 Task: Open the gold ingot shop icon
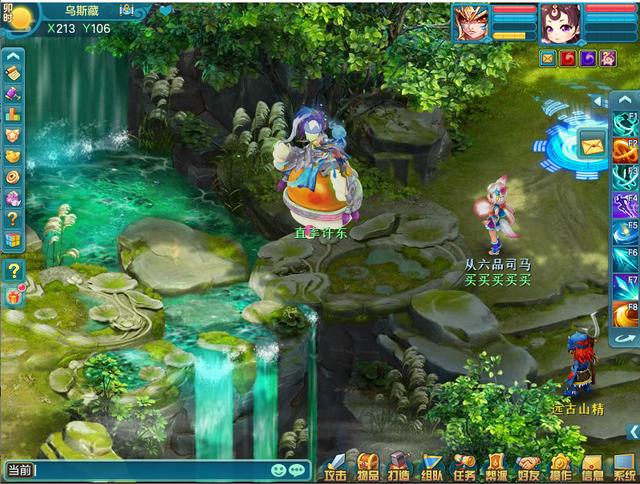13,156
